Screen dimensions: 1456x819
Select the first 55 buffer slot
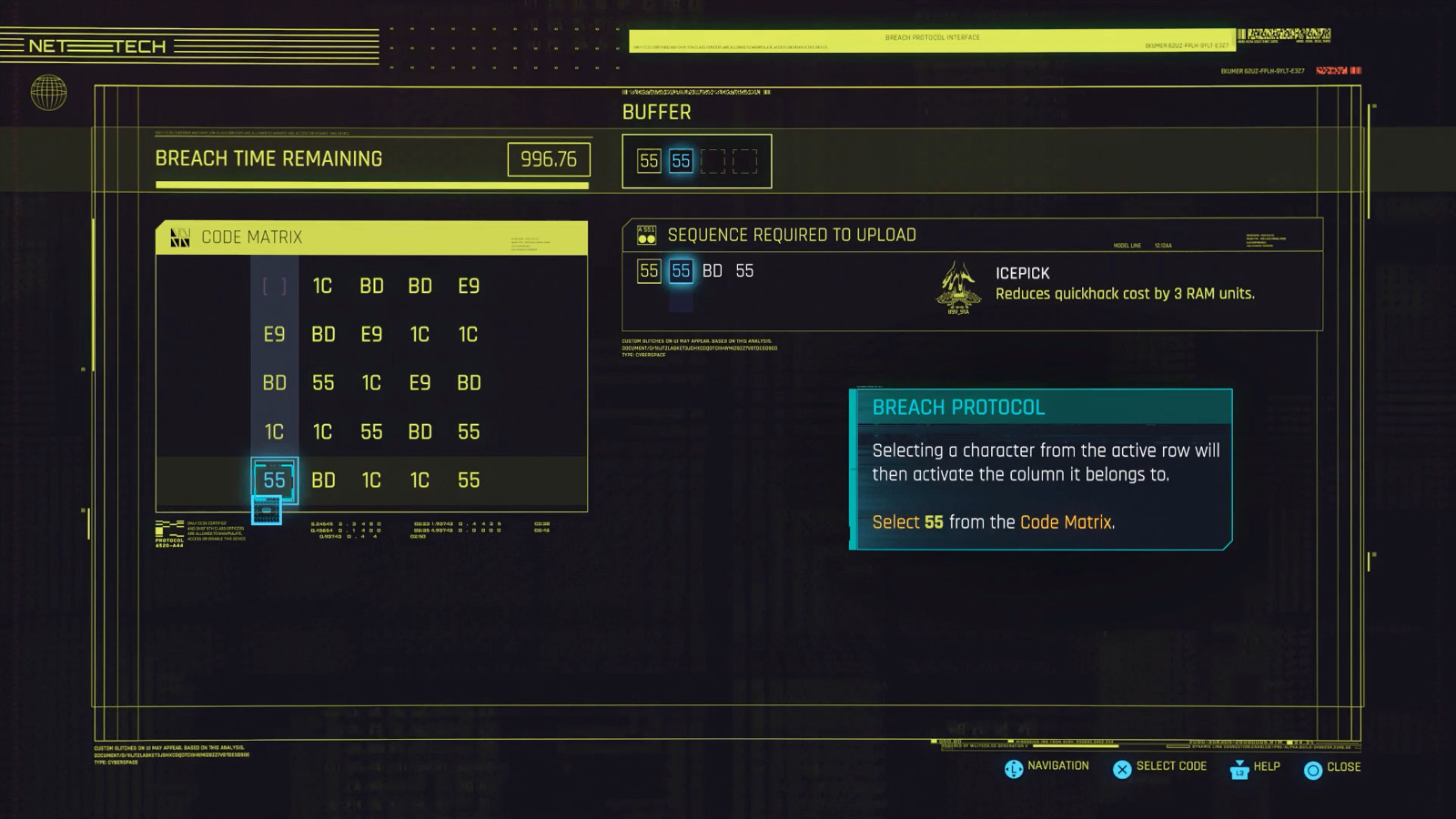[649, 159]
